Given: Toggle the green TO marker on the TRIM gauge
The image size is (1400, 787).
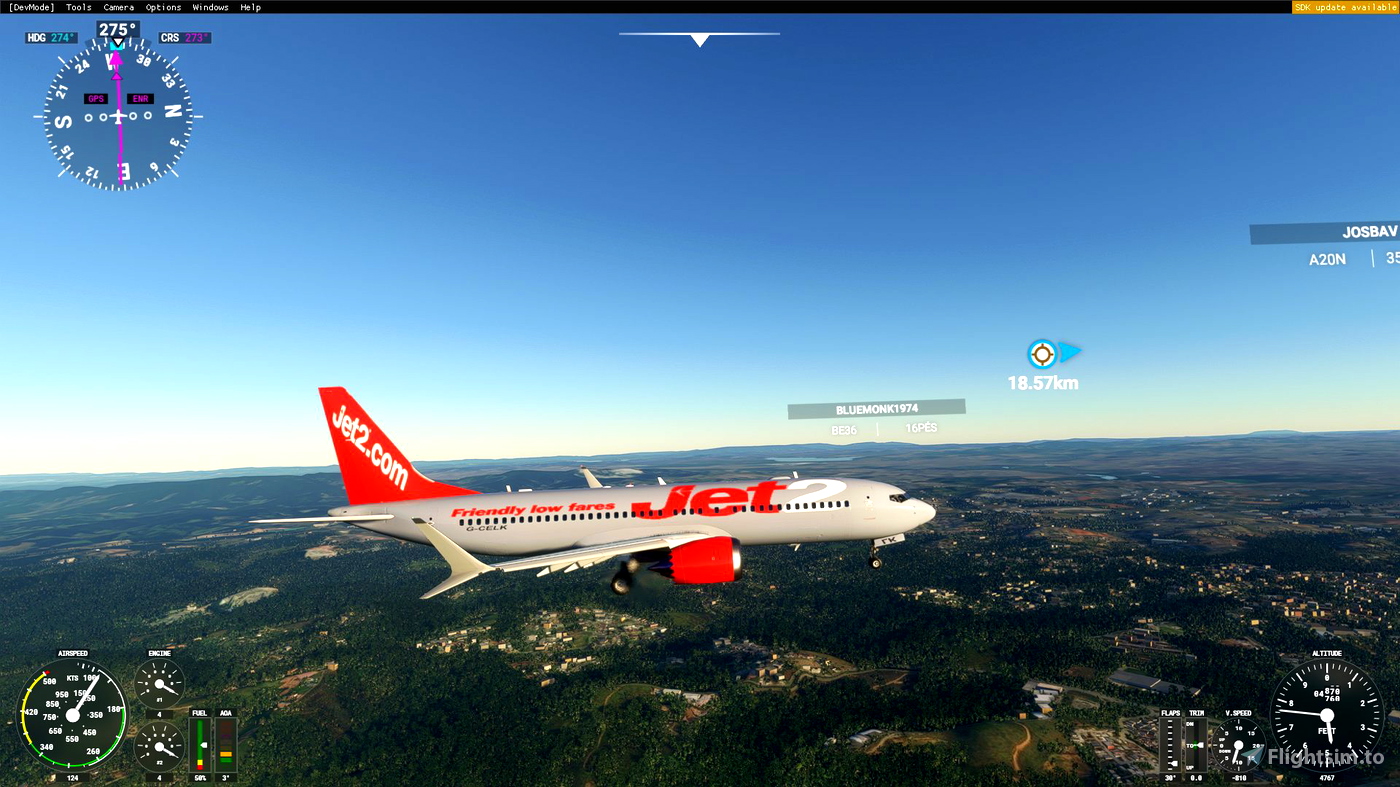Looking at the screenshot, I should [1196, 744].
